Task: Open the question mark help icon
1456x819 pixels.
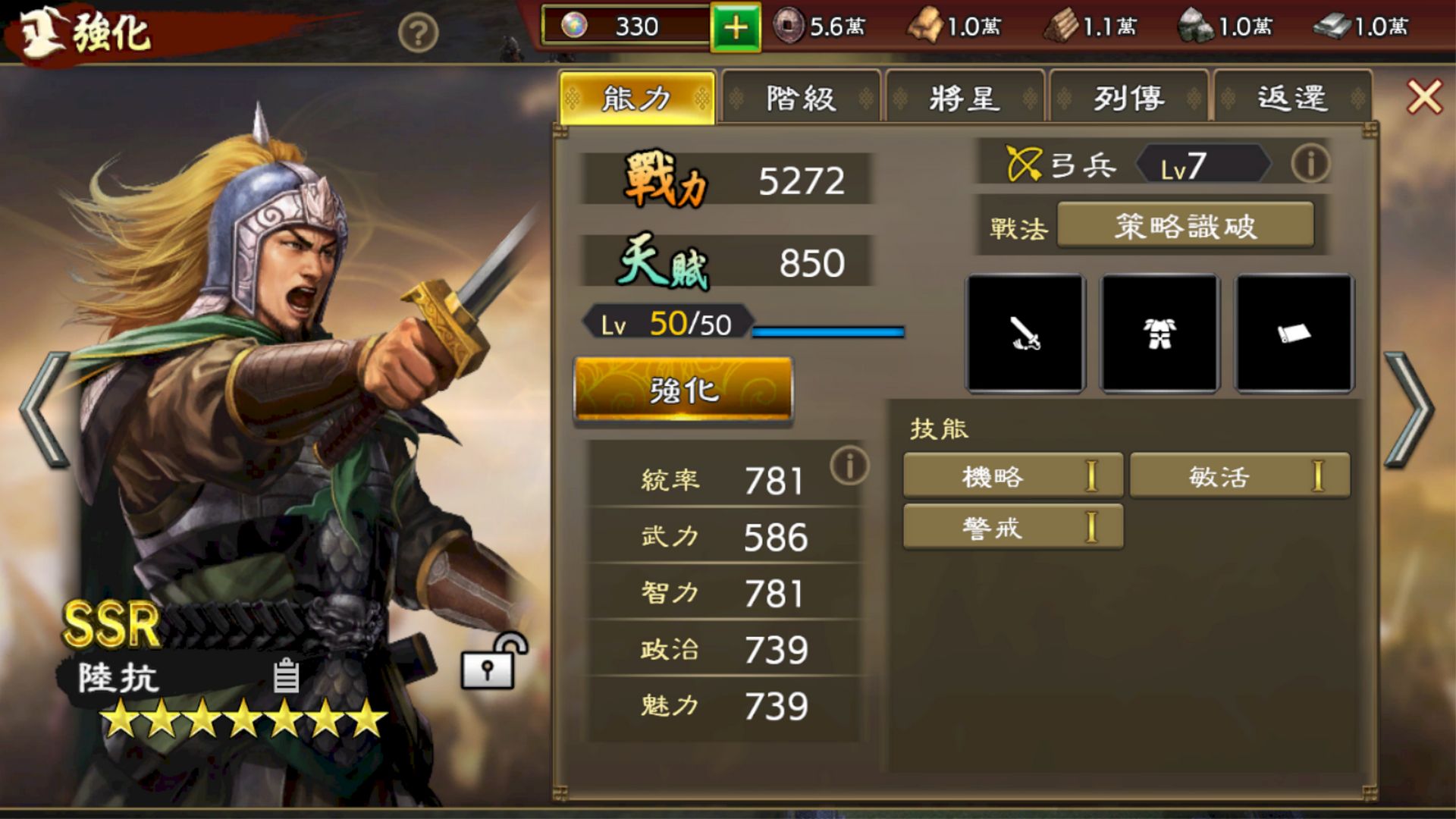Action: point(418,33)
